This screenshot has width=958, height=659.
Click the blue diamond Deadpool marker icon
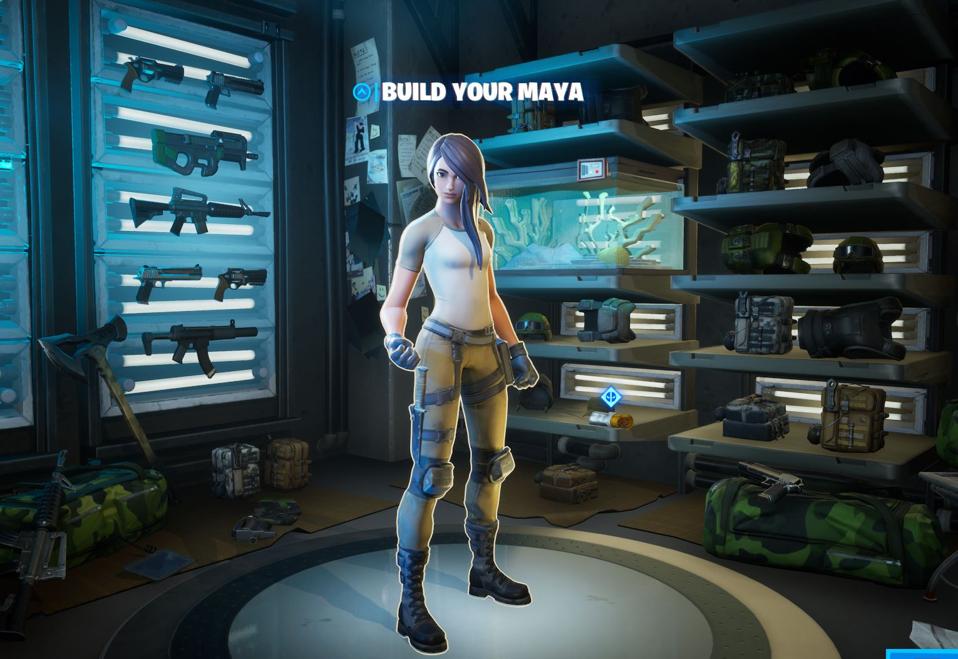[x=611, y=397]
